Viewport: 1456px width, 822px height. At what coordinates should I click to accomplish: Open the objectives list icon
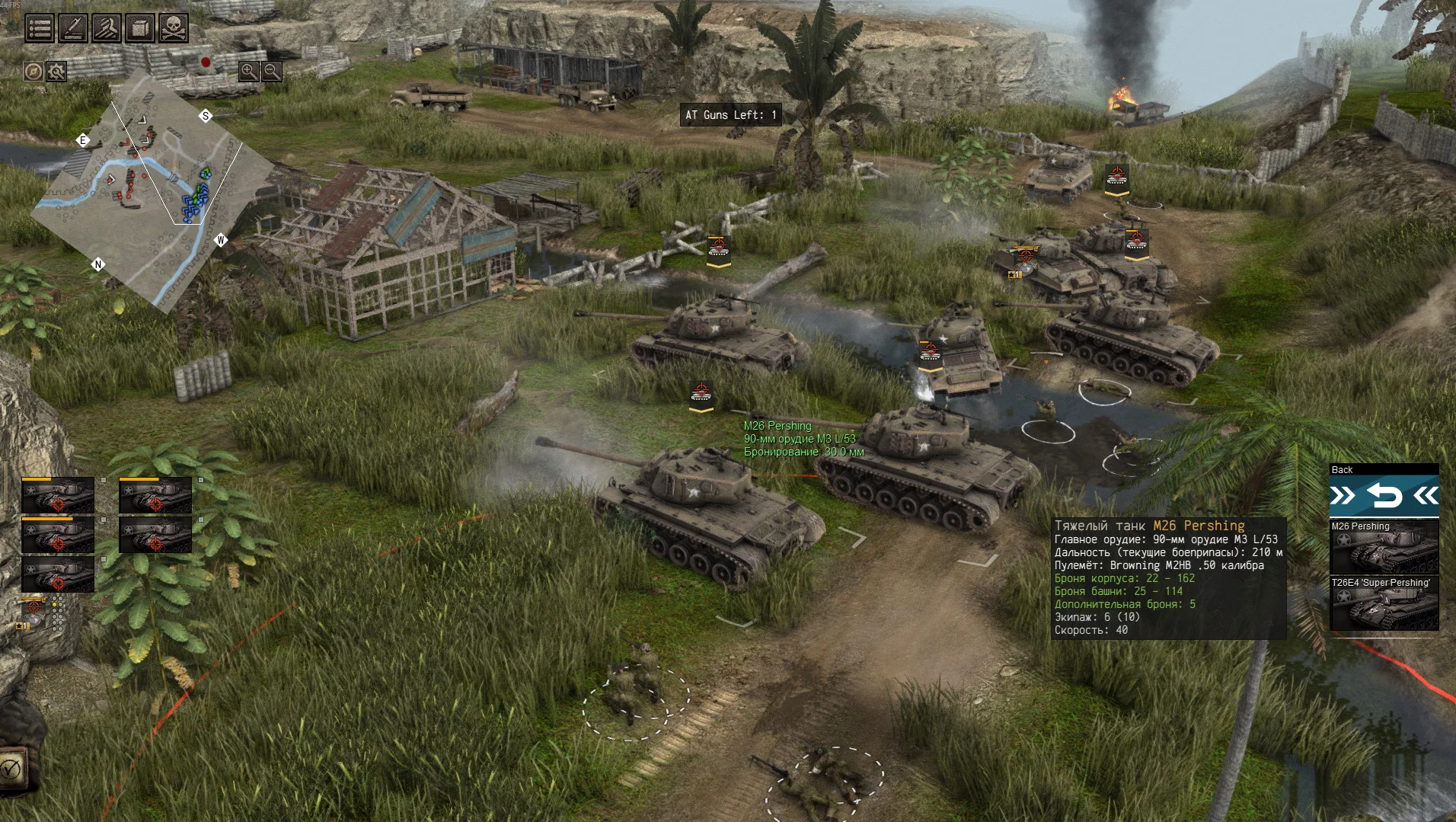tap(40, 28)
